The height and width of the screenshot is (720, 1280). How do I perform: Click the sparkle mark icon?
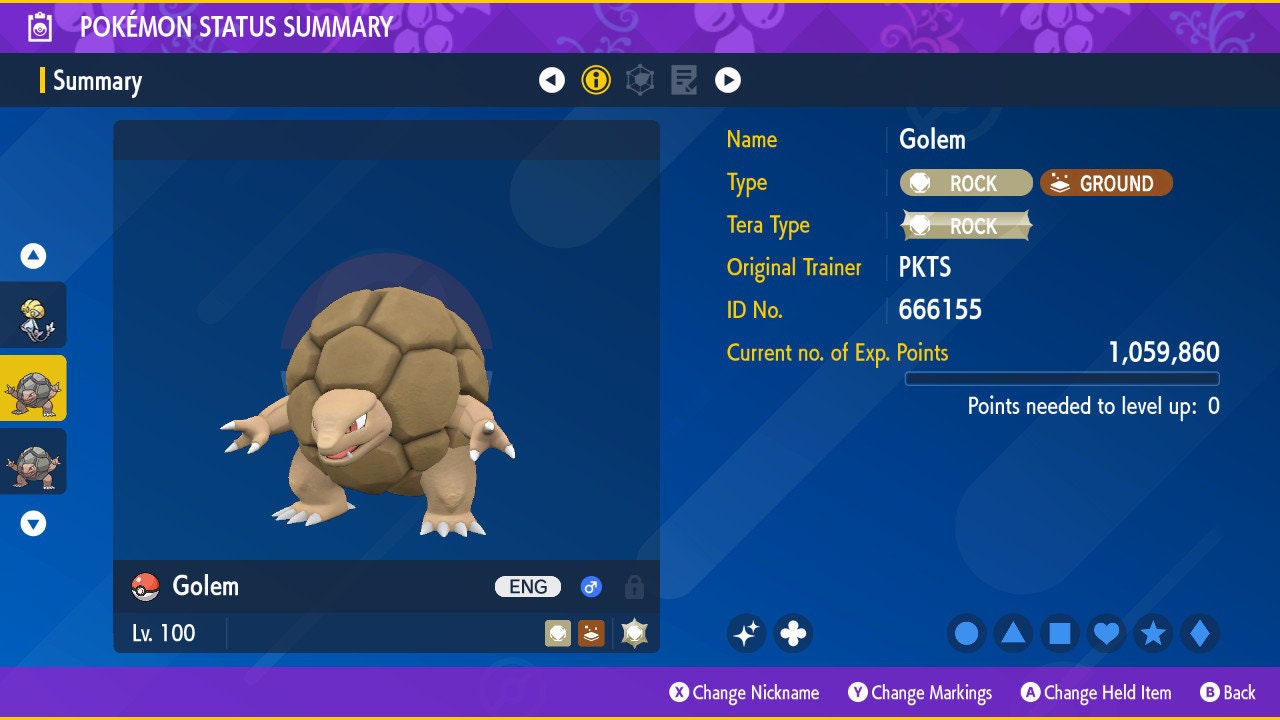(746, 633)
